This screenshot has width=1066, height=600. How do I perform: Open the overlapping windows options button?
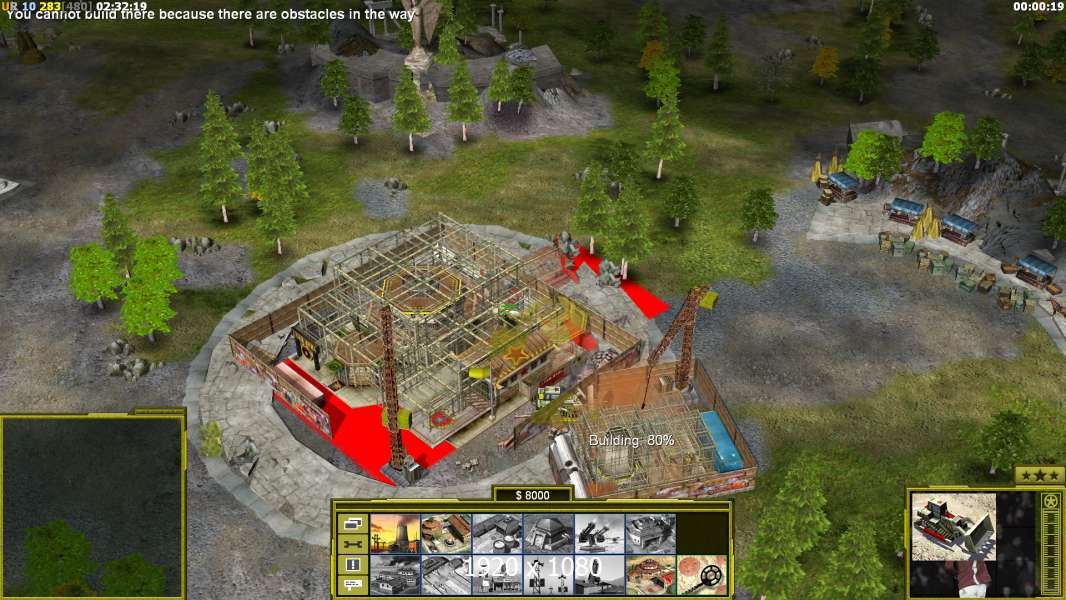[x=352, y=523]
